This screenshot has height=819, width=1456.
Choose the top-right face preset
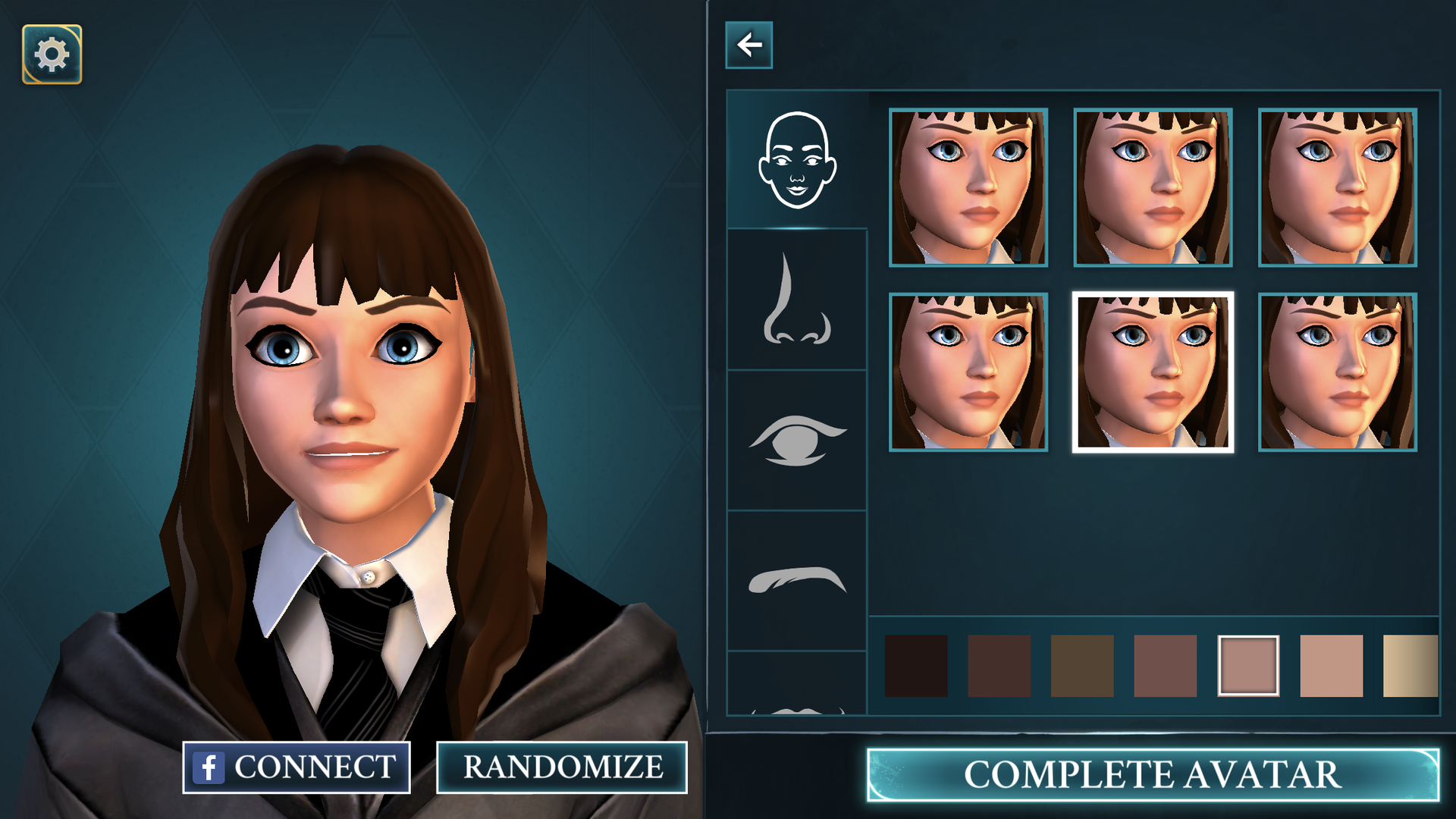click(1338, 187)
